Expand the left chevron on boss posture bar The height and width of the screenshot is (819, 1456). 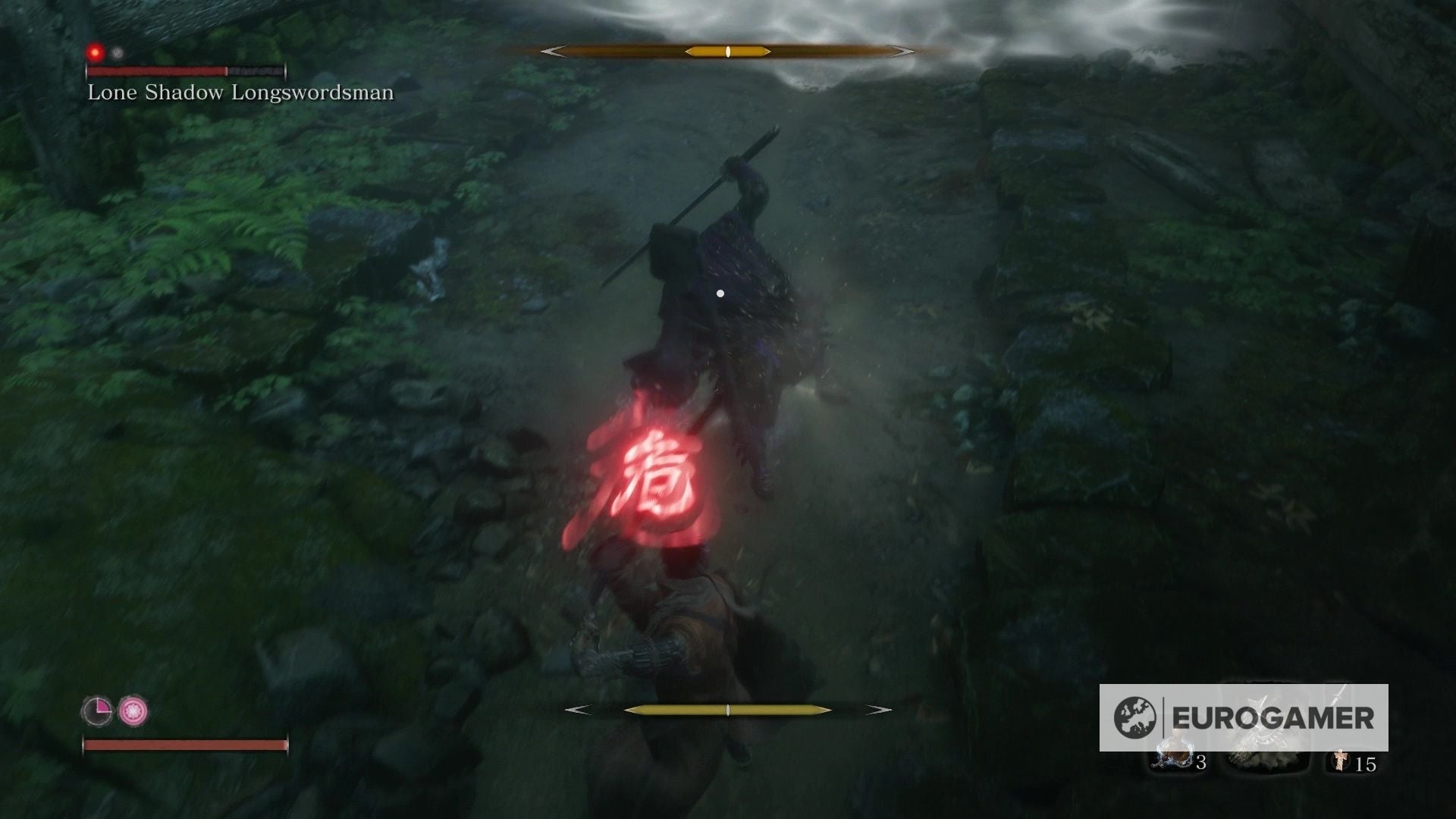pos(551,52)
